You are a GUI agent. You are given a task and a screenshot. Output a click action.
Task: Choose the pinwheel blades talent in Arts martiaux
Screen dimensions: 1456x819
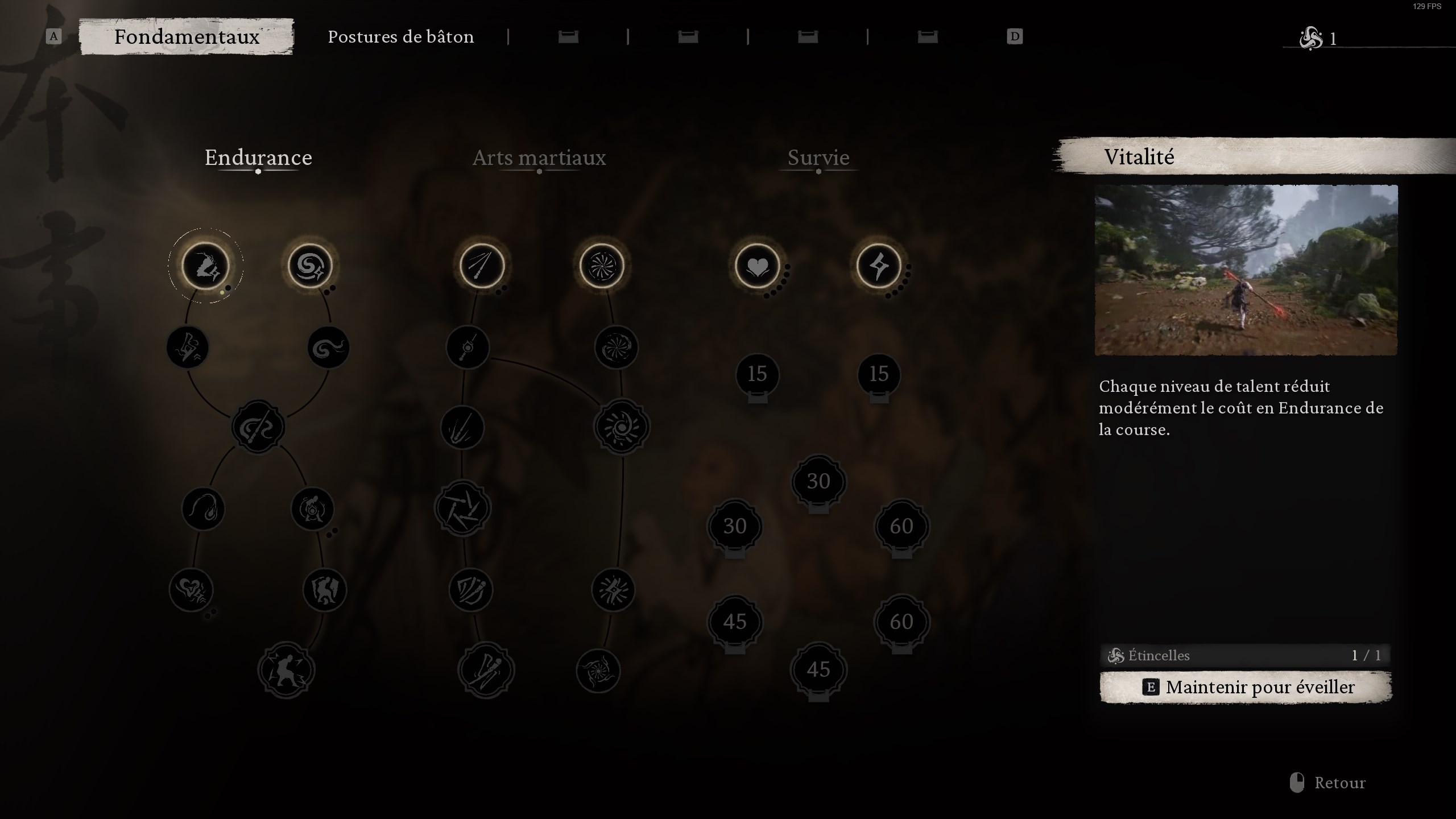462,508
